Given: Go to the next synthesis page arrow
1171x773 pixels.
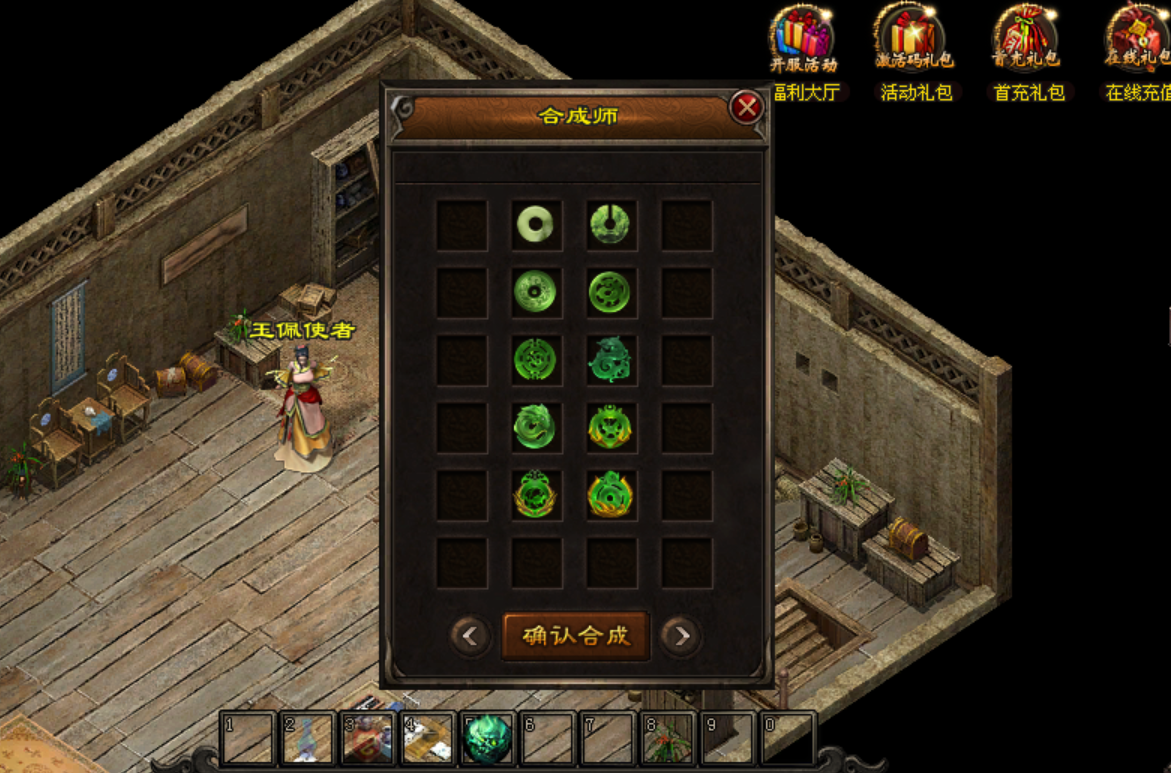Looking at the screenshot, I should point(680,635).
